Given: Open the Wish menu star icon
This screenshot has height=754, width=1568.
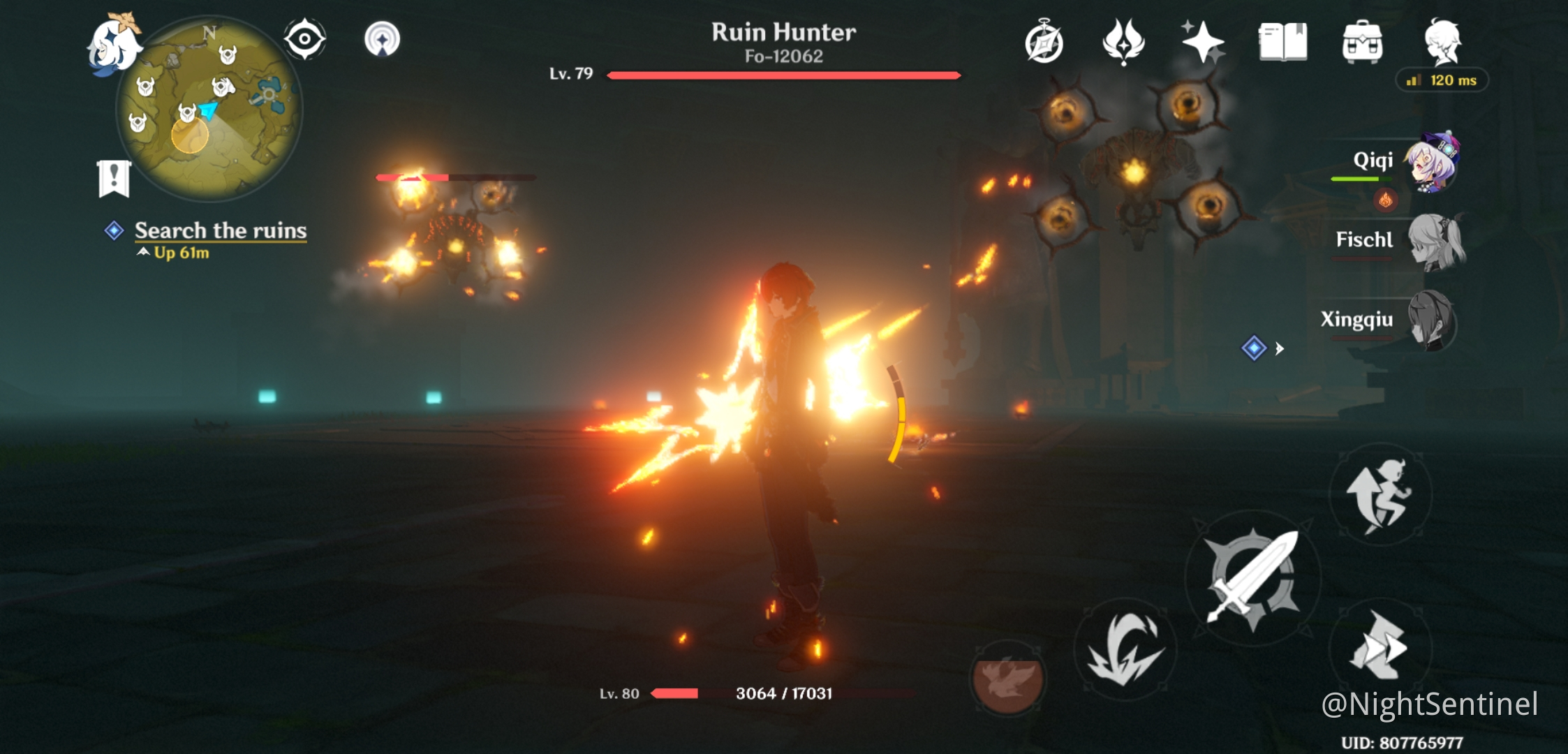Looking at the screenshot, I should click(1204, 43).
